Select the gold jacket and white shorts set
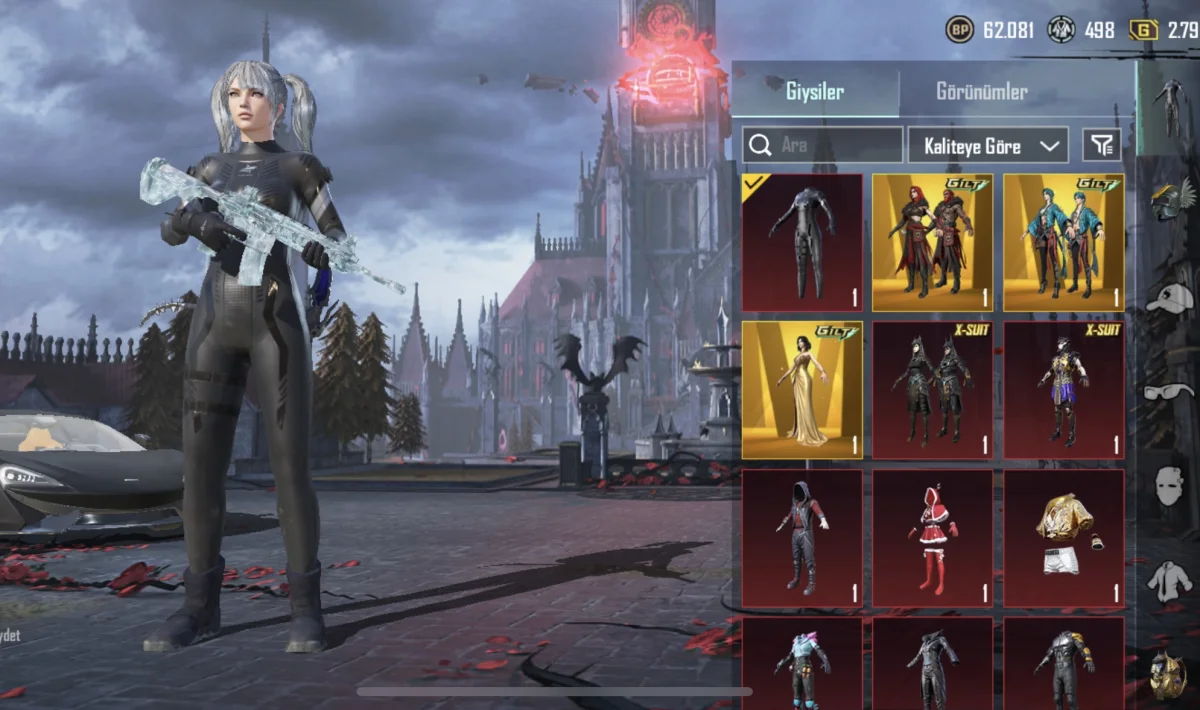The height and width of the screenshot is (710, 1200). (x=1063, y=538)
